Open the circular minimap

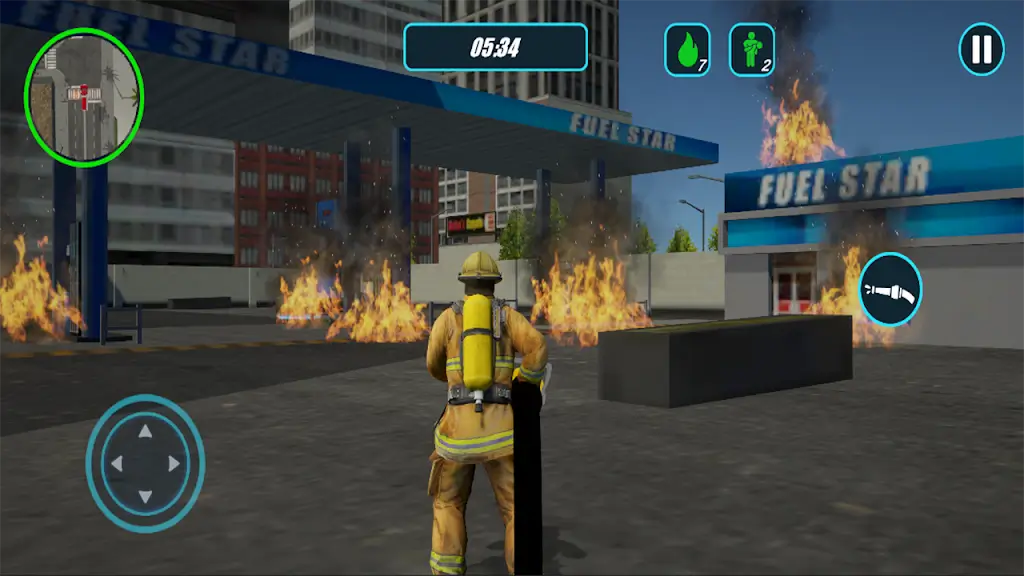[x=84, y=95]
